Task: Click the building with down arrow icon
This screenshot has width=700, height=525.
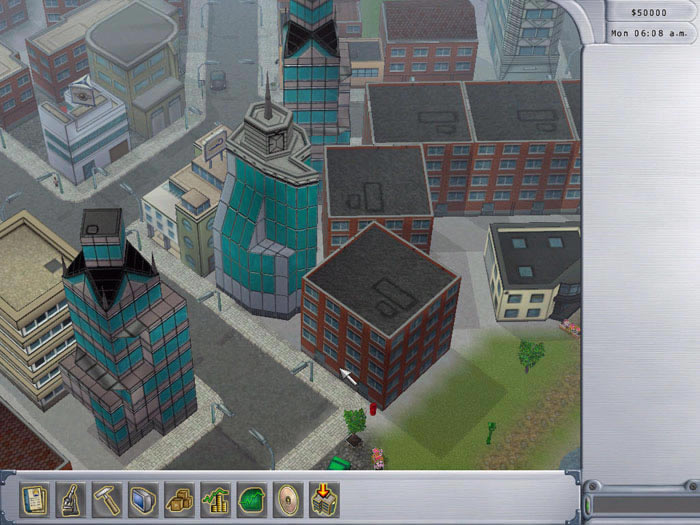Action: point(323,498)
